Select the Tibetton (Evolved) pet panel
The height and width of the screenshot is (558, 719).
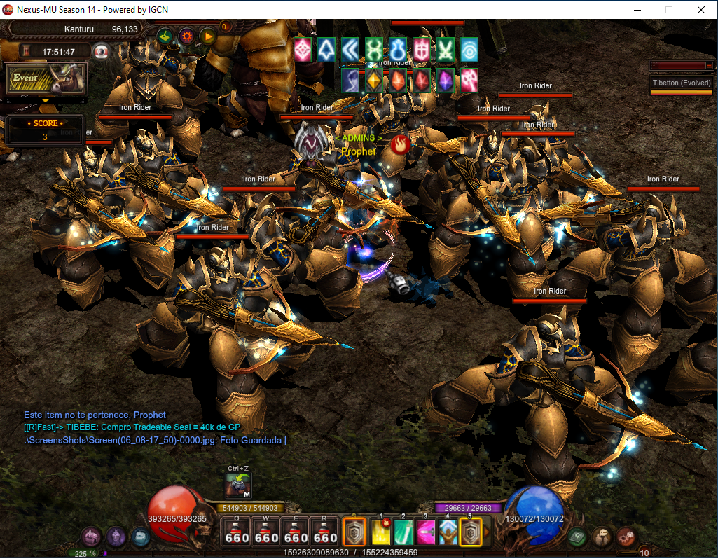(679, 83)
